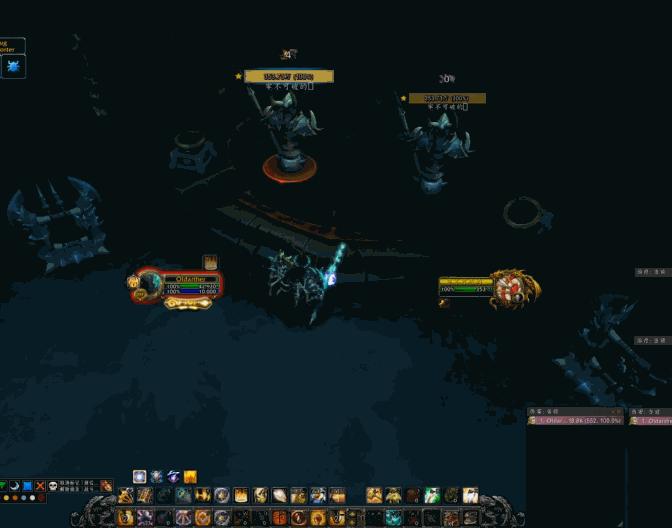Select the blue crescent moon marker
Screen dimensions: 672x528
[x=15, y=486]
